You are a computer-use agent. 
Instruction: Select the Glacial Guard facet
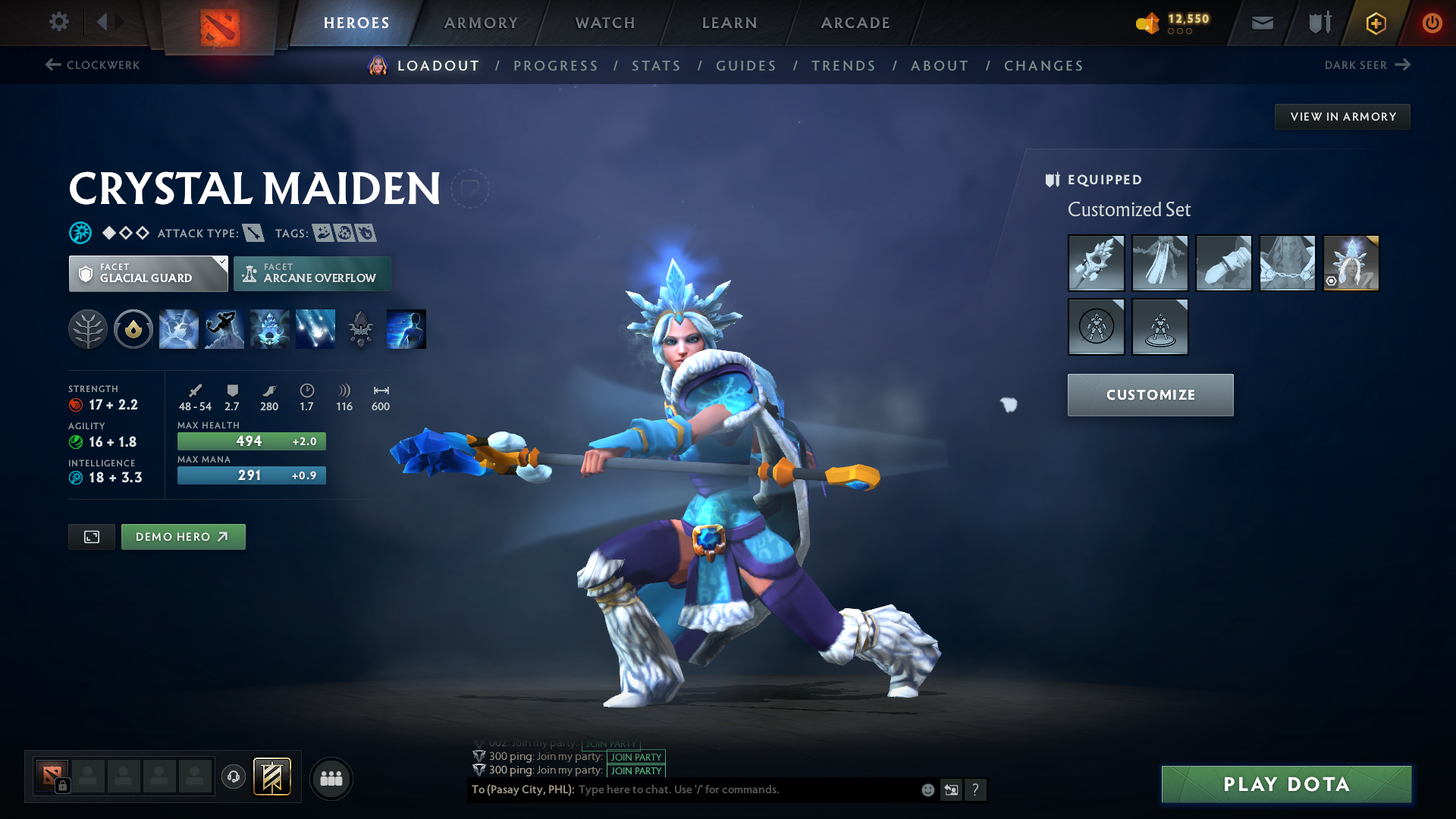(x=148, y=274)
